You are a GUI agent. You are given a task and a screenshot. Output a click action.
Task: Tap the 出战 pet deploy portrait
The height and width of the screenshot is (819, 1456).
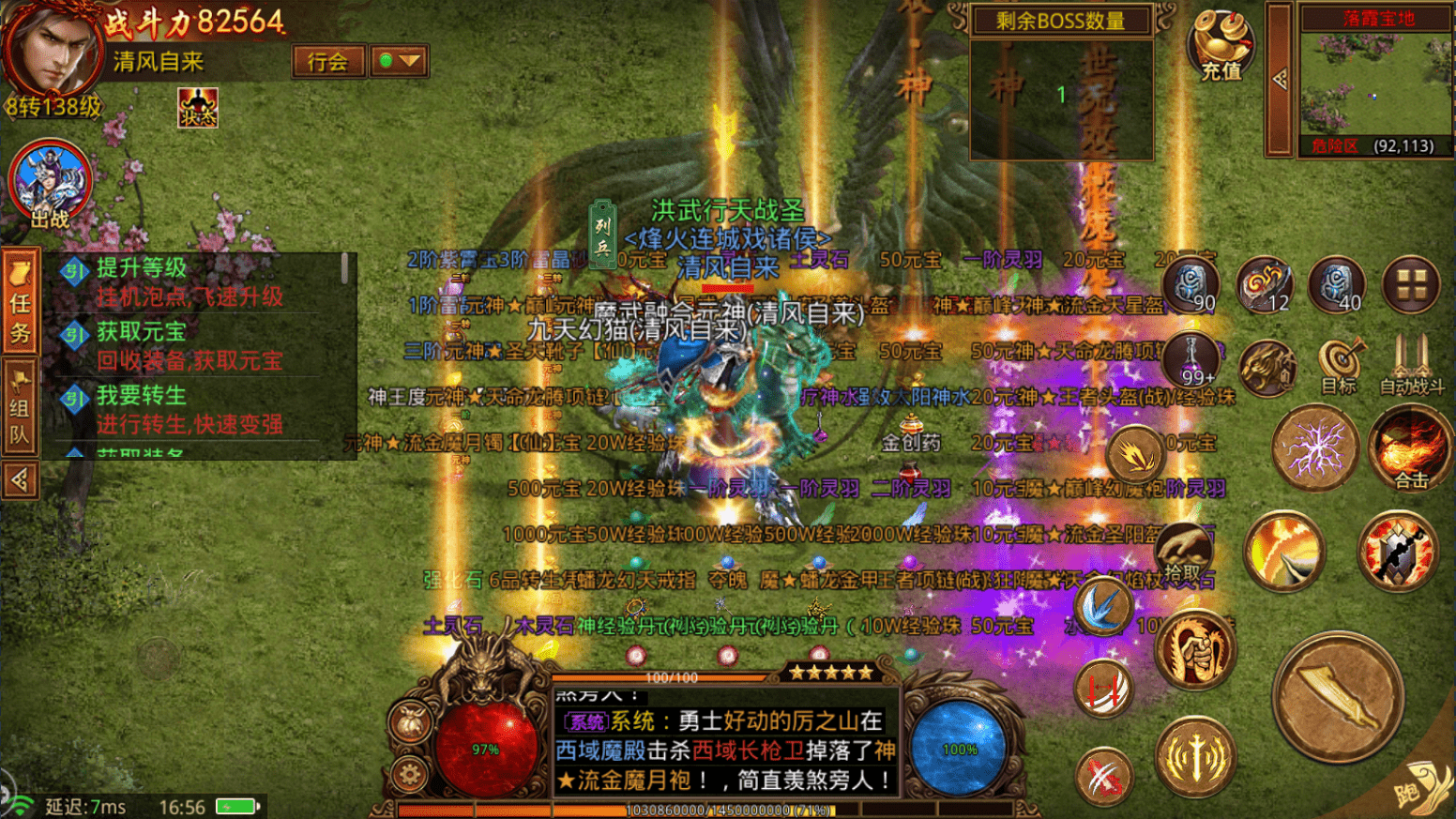[50, 184]
